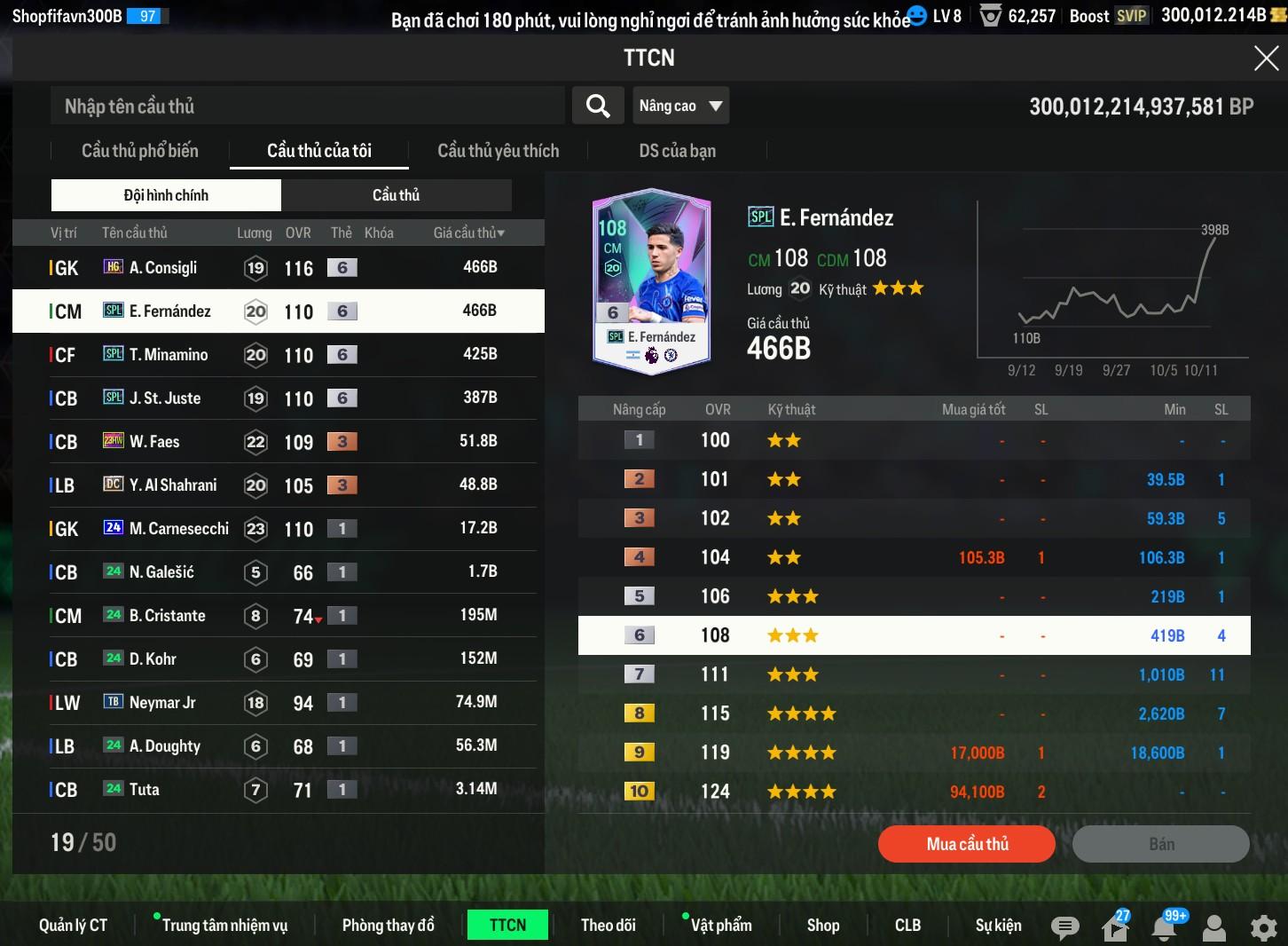
Task: Click the player name search field
Action: [307, 106]
